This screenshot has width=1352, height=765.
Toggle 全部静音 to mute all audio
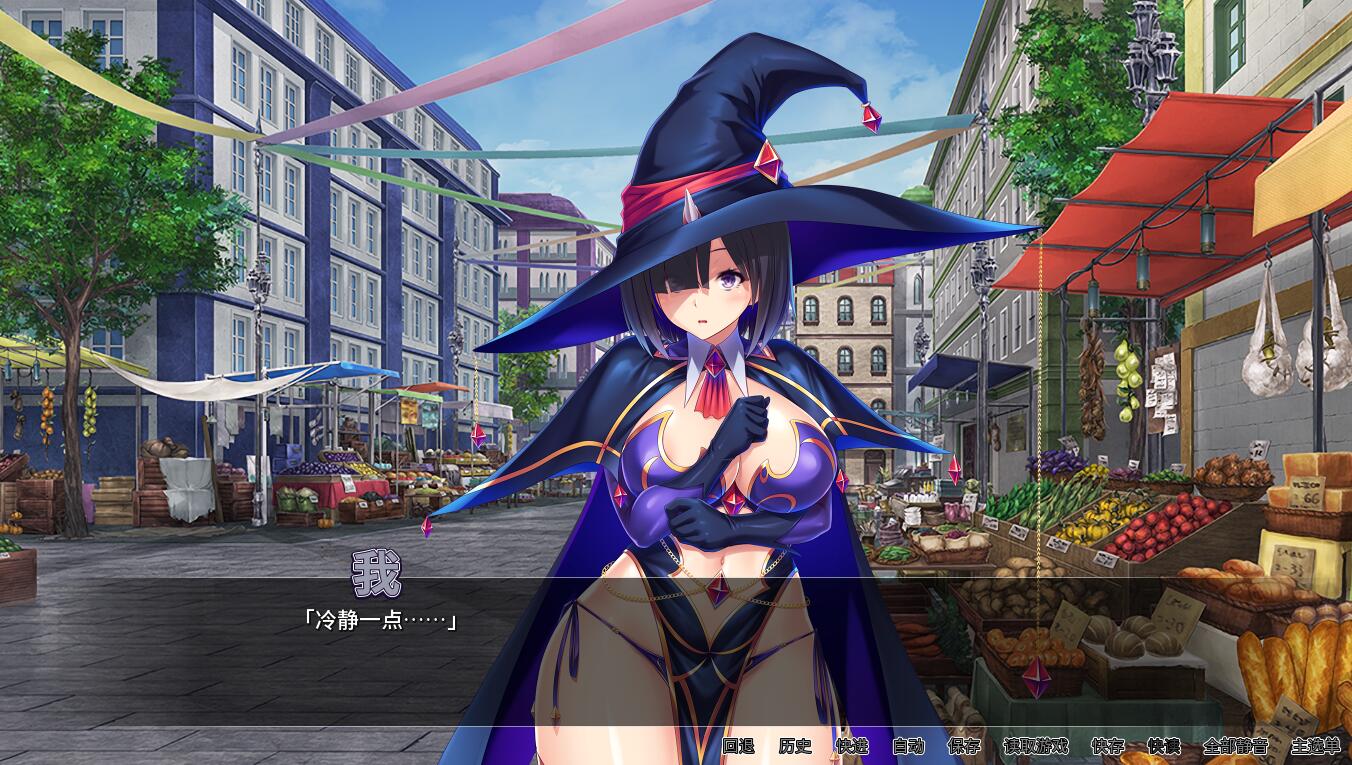click(x=1234, y=747)
